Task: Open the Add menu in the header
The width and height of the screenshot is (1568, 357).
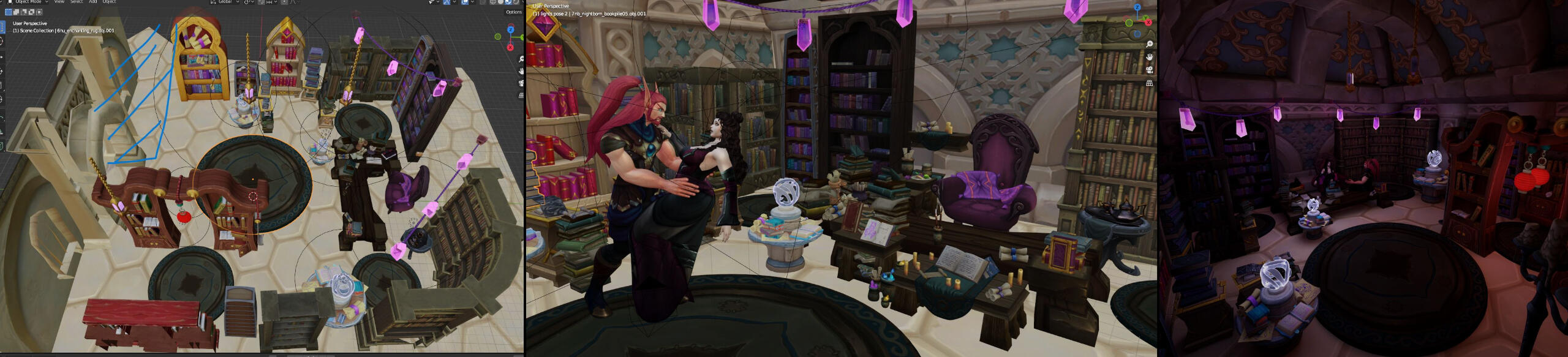Action: click(93, 2)
